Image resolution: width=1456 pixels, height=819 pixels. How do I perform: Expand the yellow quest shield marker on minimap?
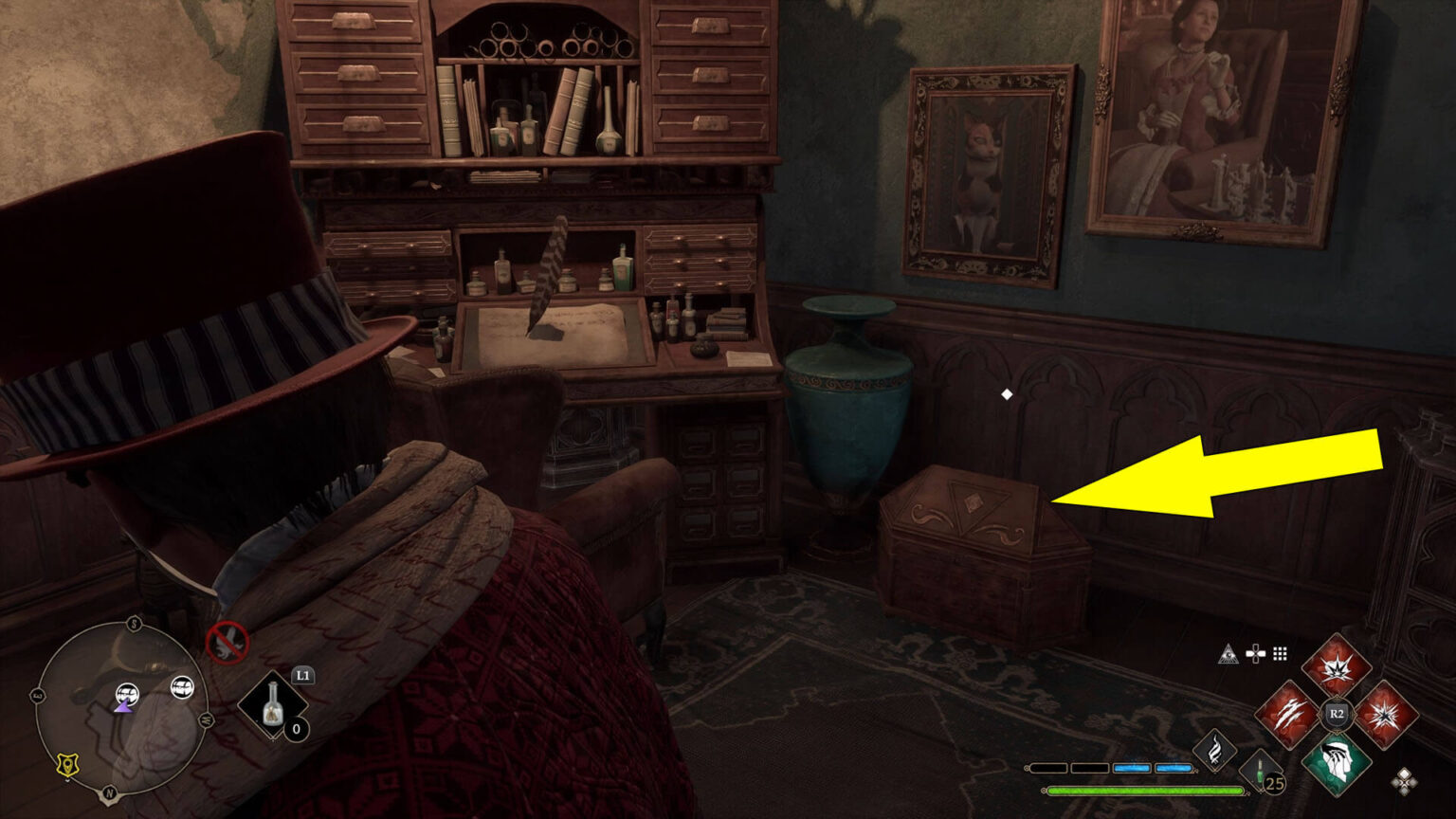[x=67, y=766]
